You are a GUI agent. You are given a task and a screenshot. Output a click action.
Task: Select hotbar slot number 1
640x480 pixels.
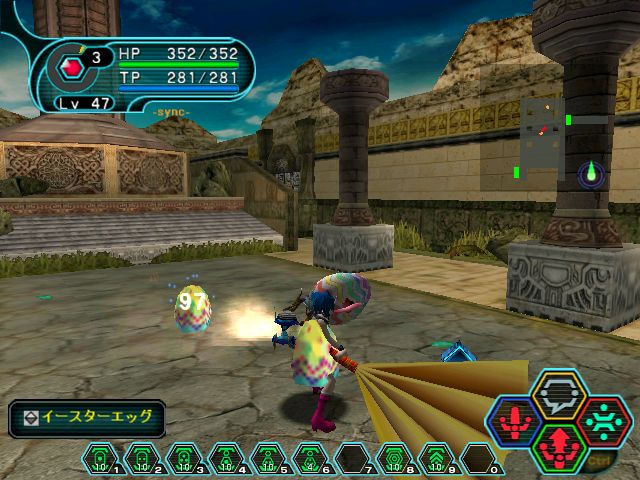coord(100,458)
